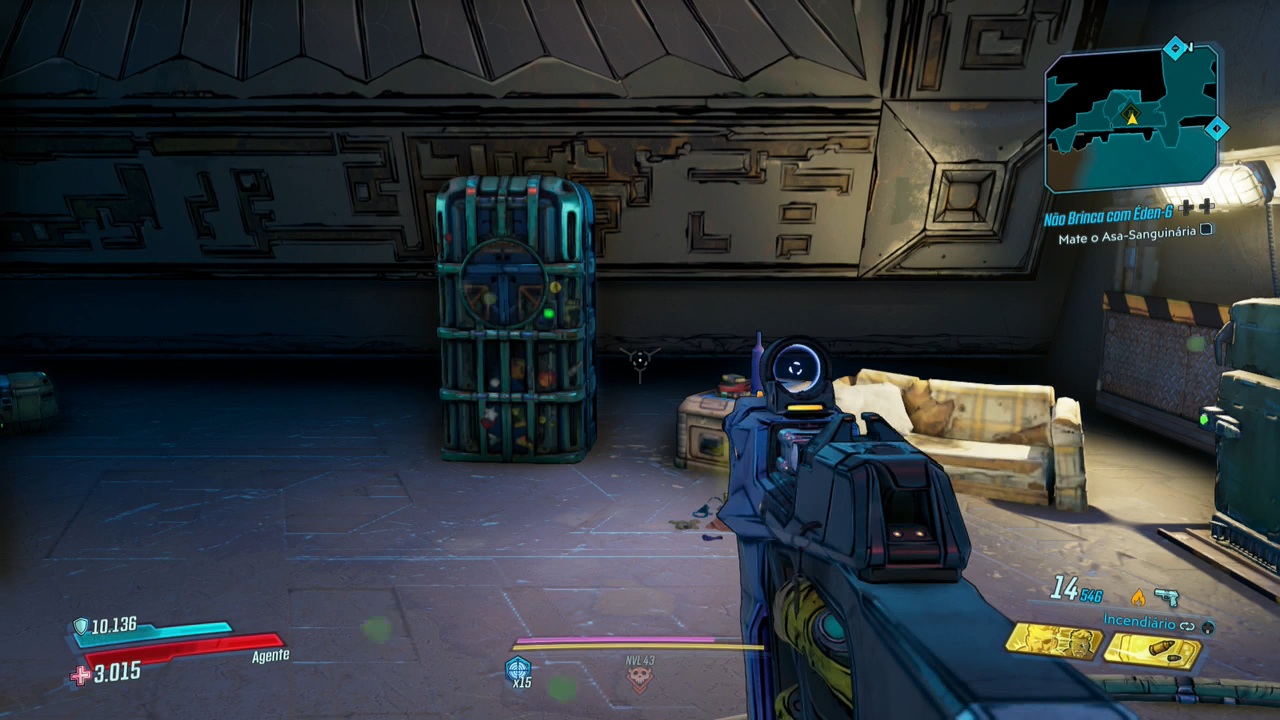This screenshot has height=720, width=1280.
Task: Open the minimap in the corner
Action: (x=1131, y=118)
